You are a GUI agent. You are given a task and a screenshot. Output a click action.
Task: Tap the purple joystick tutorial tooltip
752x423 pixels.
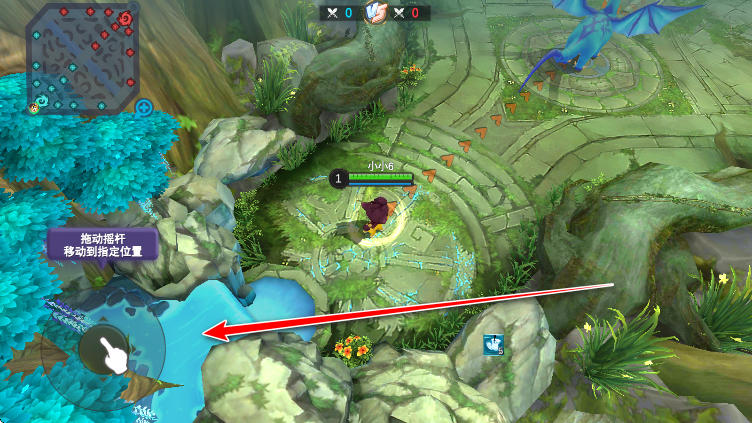point(103,244)
